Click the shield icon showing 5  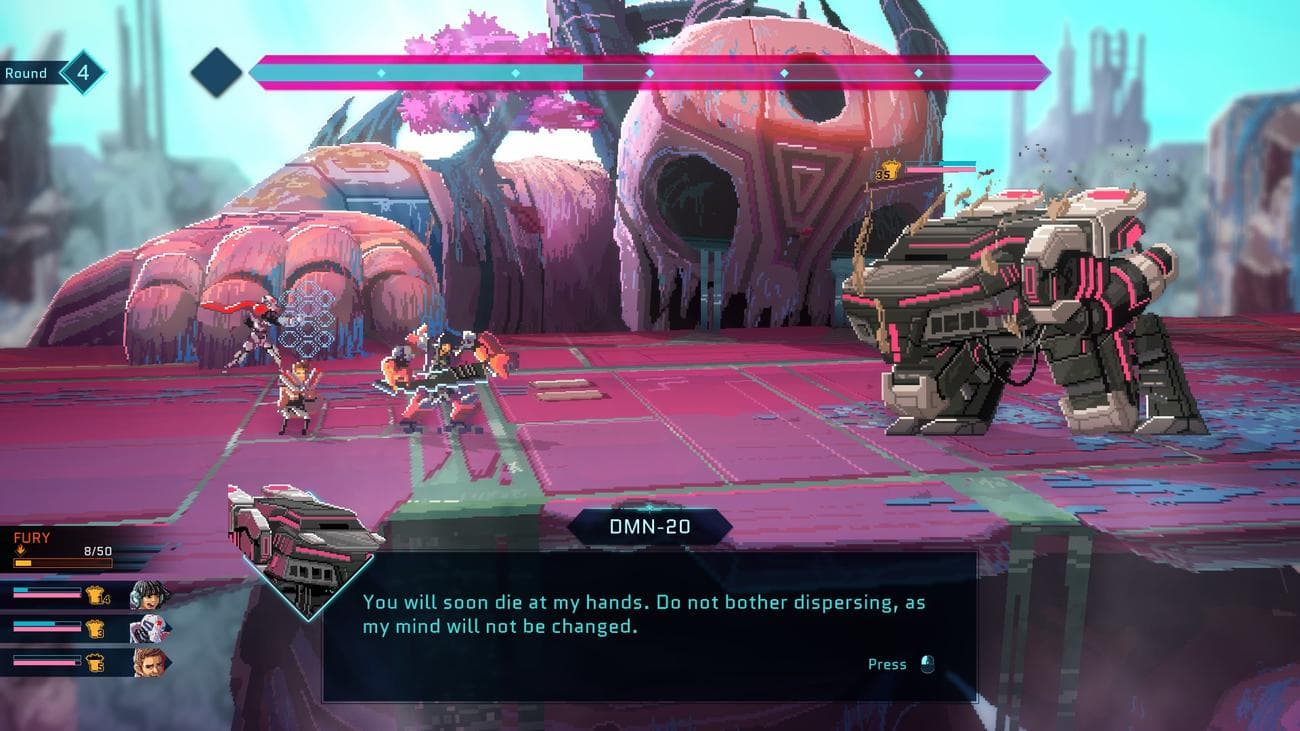(95, 662)
